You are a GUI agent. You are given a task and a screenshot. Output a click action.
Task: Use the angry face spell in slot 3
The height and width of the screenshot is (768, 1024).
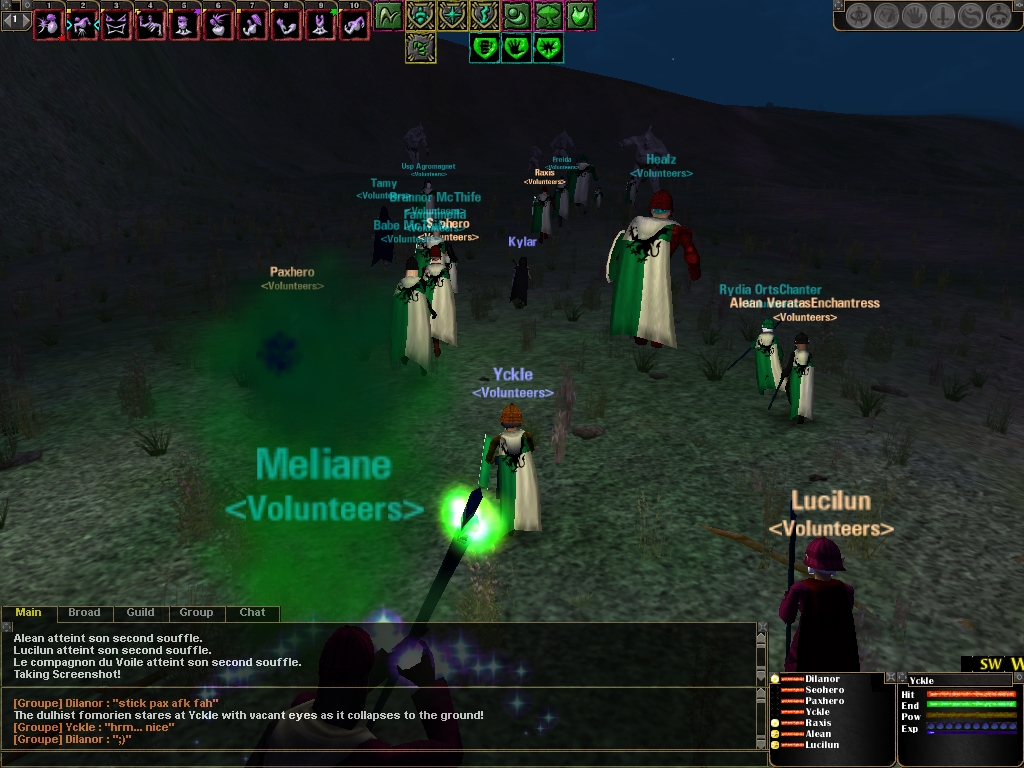click(x=116, y=25)
